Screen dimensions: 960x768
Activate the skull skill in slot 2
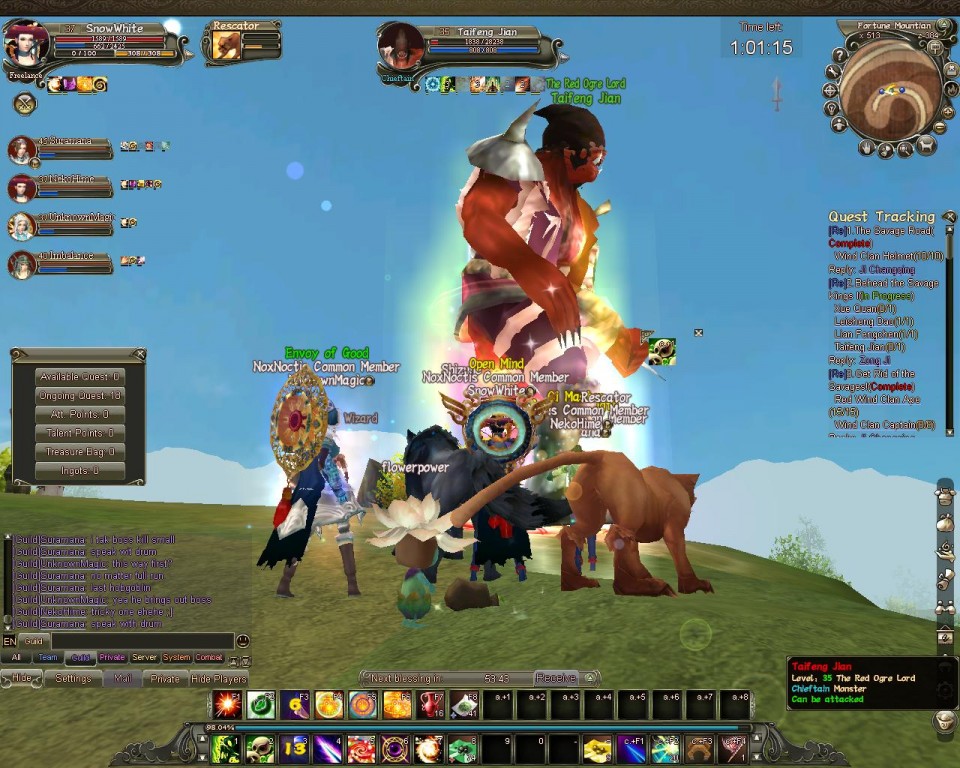[x=261, y=748]
